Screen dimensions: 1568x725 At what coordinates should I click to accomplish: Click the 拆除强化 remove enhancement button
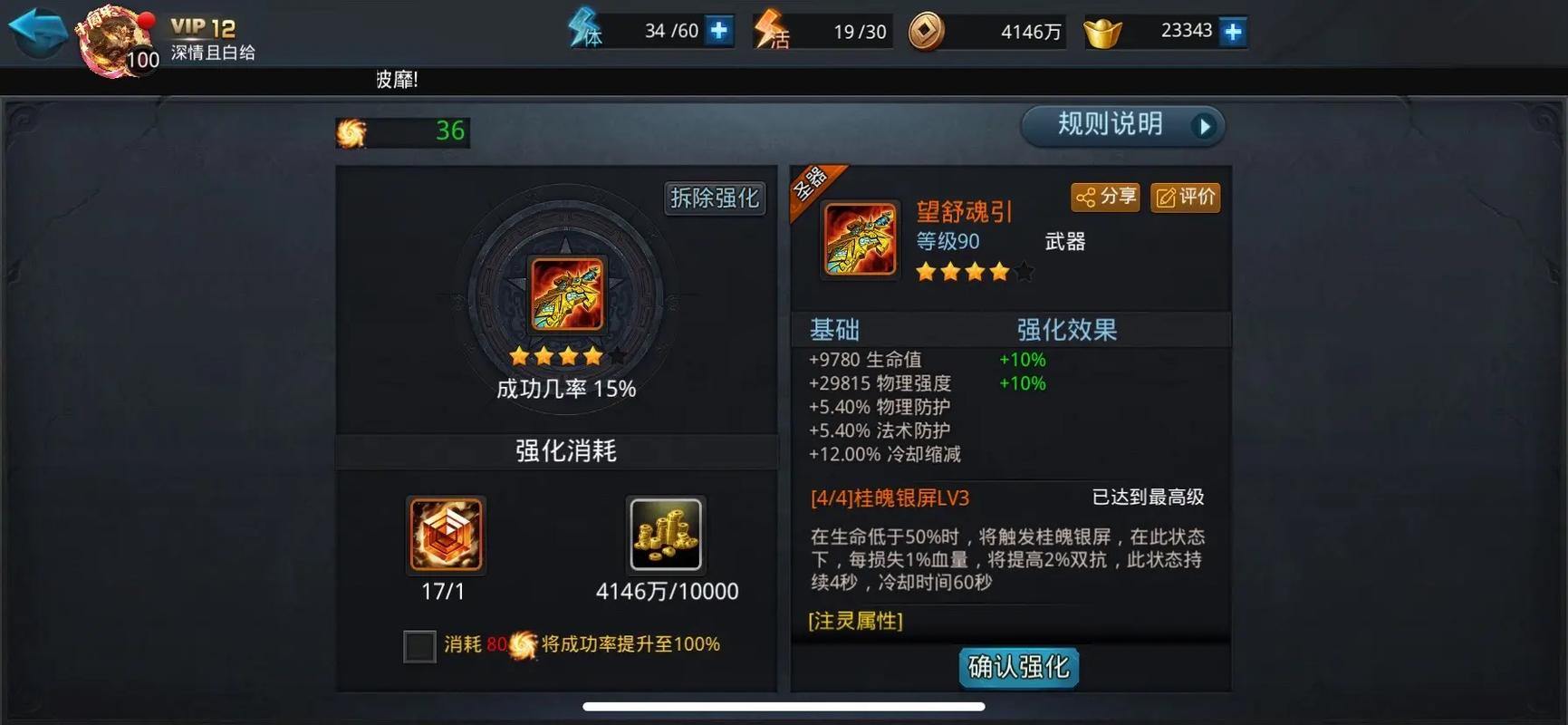coord(714,198)
